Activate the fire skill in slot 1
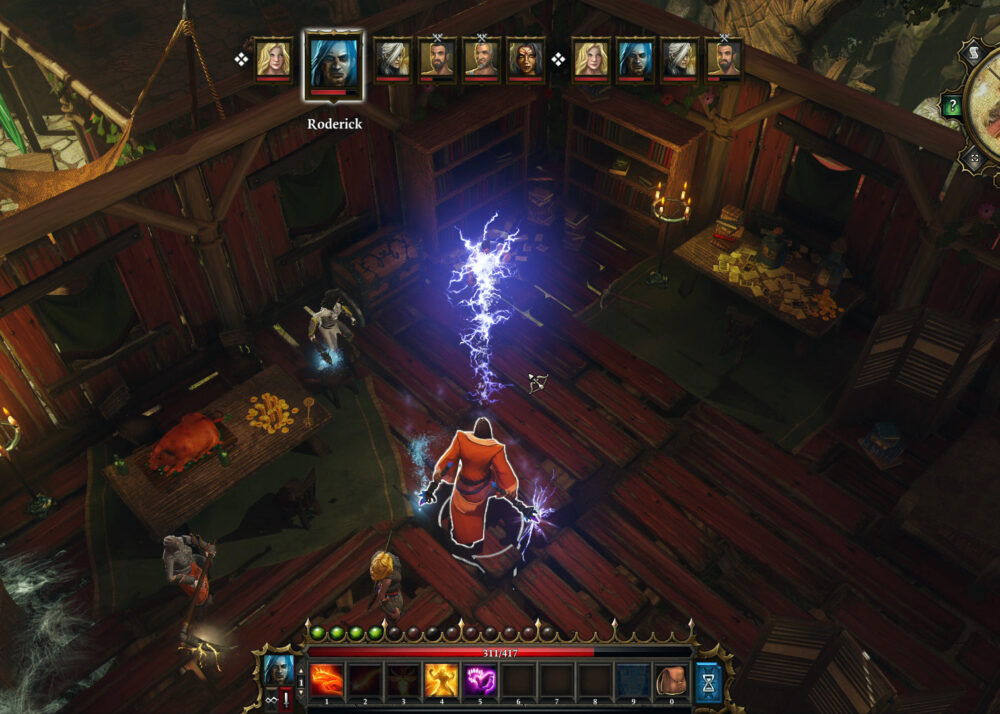This screenshot has width=1000, height=714. click(327, 680)
